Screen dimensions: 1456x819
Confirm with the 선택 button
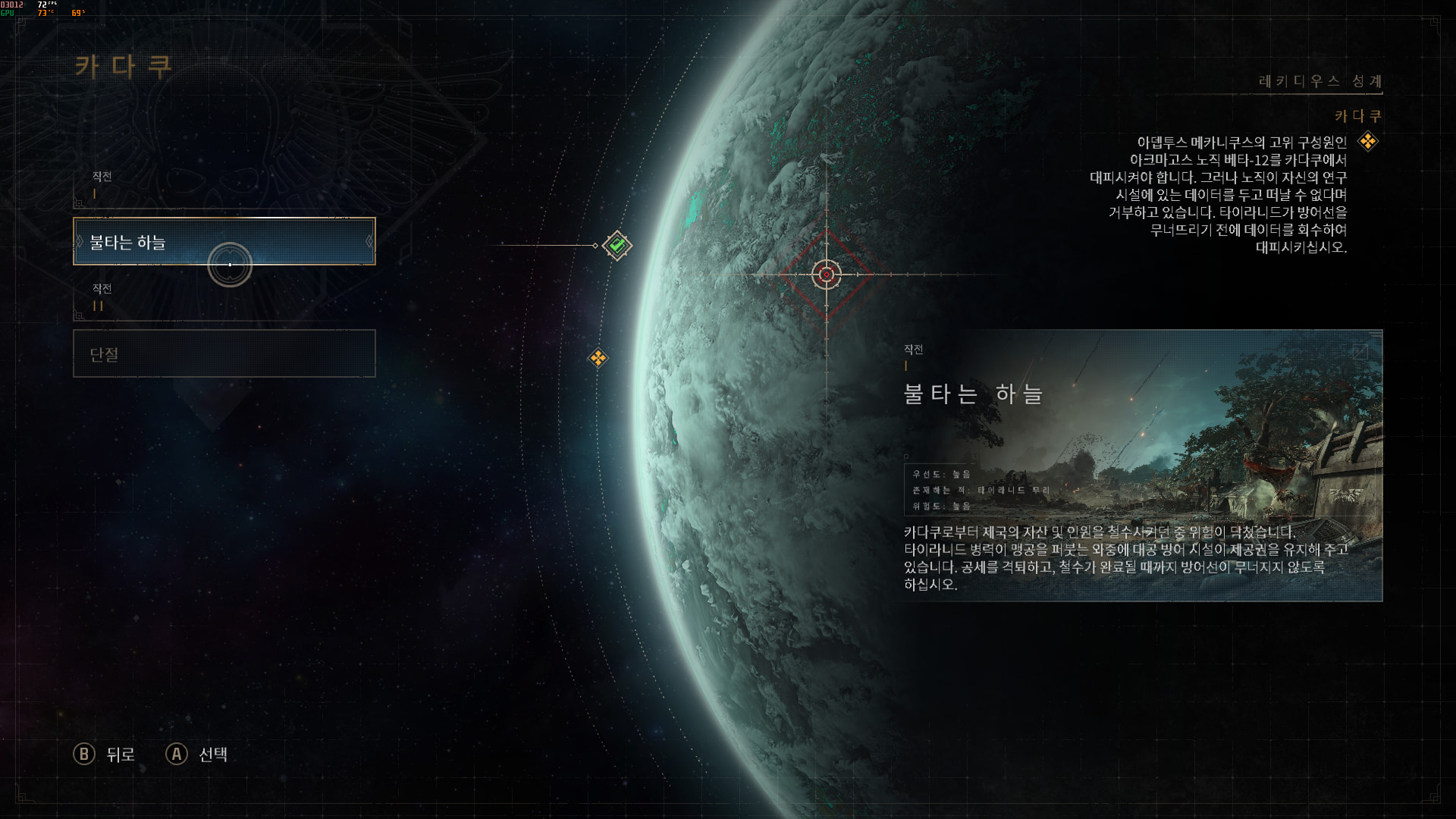pyautogui.click(x=197, y=754)
